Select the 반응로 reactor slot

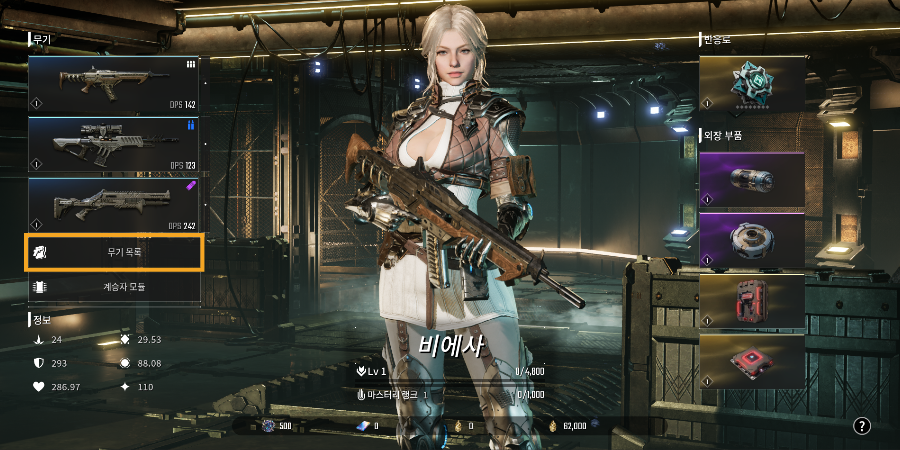click(x=751, y=82)
